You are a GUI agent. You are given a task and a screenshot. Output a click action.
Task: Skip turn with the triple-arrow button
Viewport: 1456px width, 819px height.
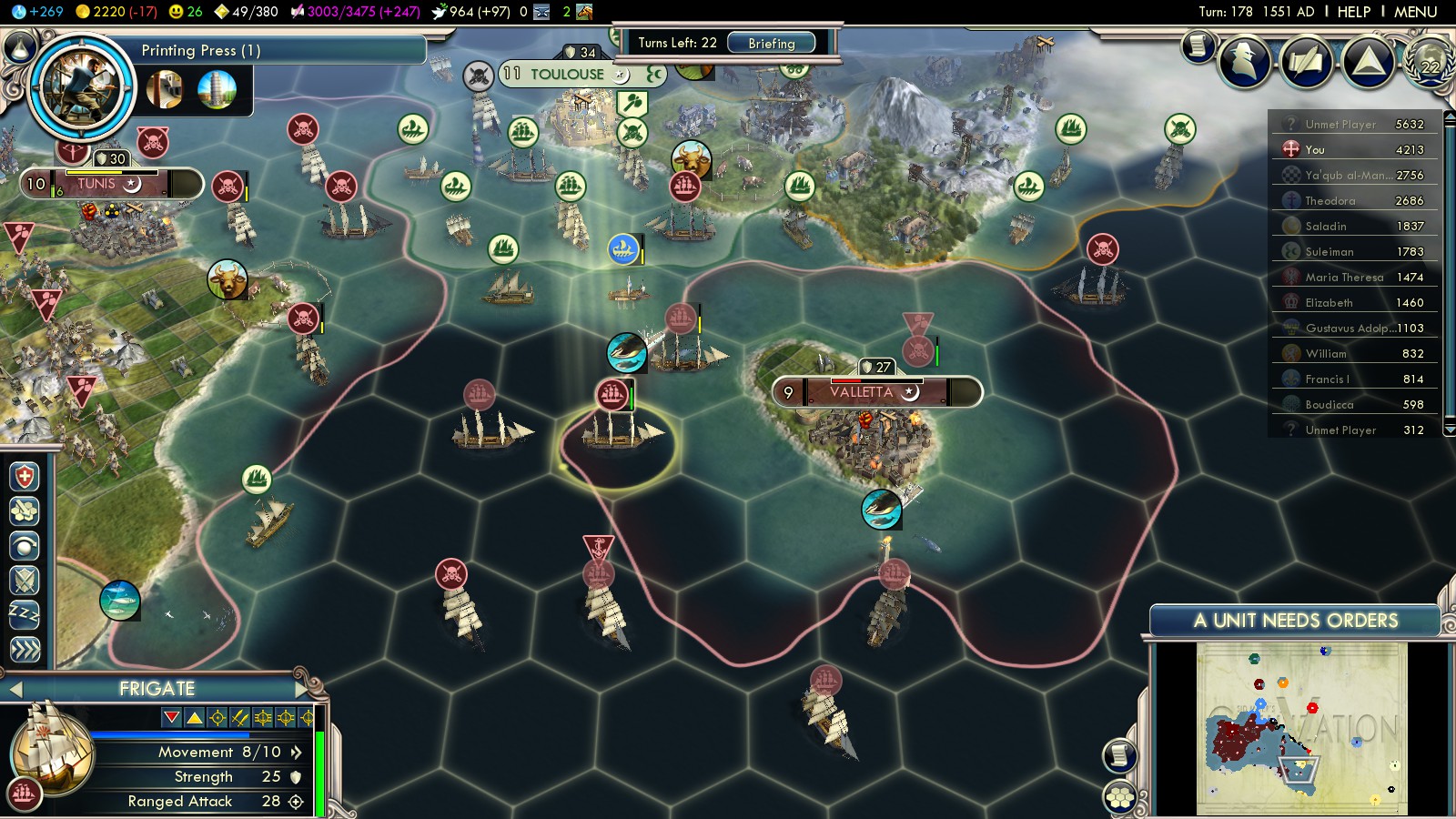25,649
